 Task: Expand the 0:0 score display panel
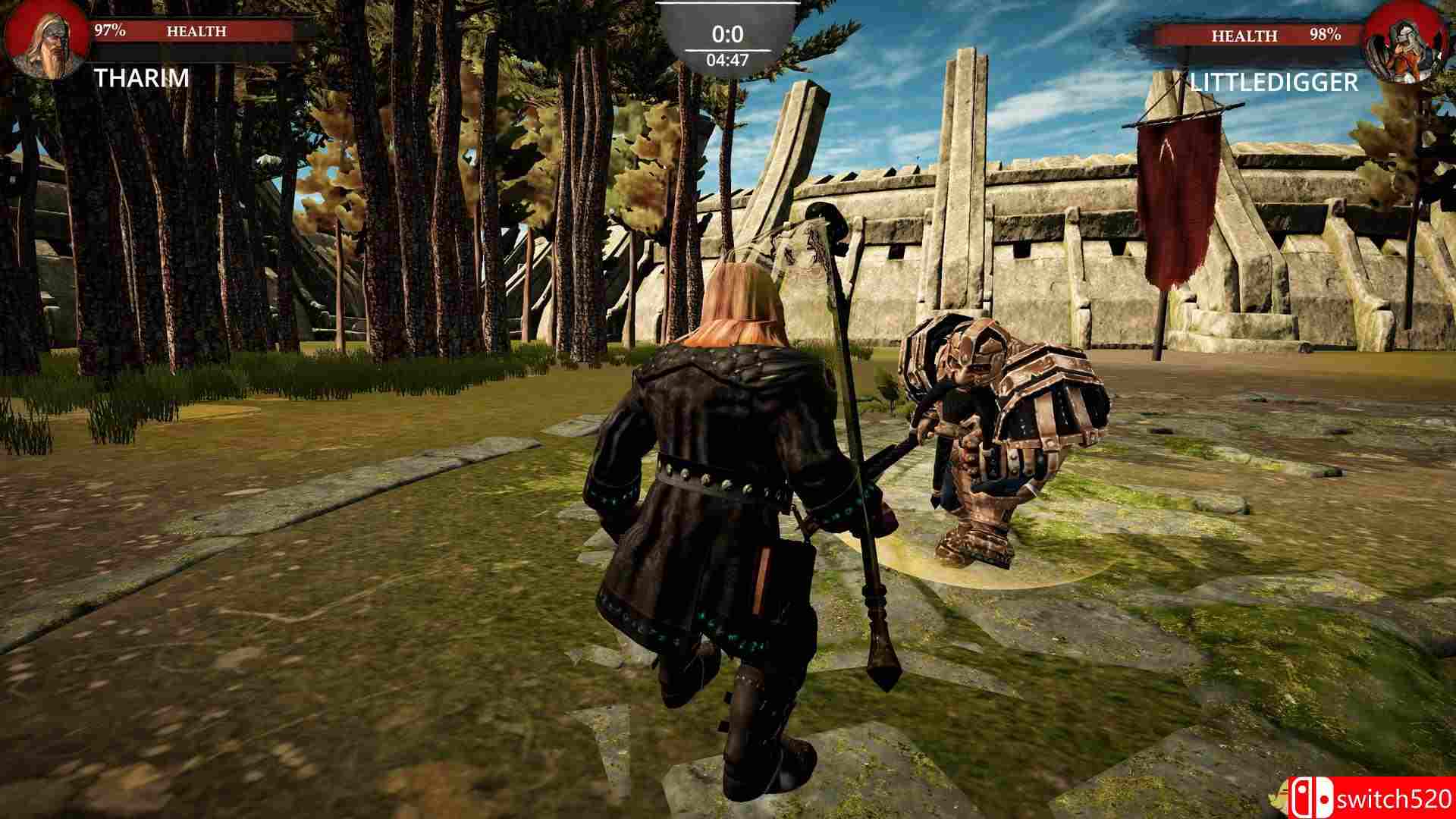tap(728, 33)
